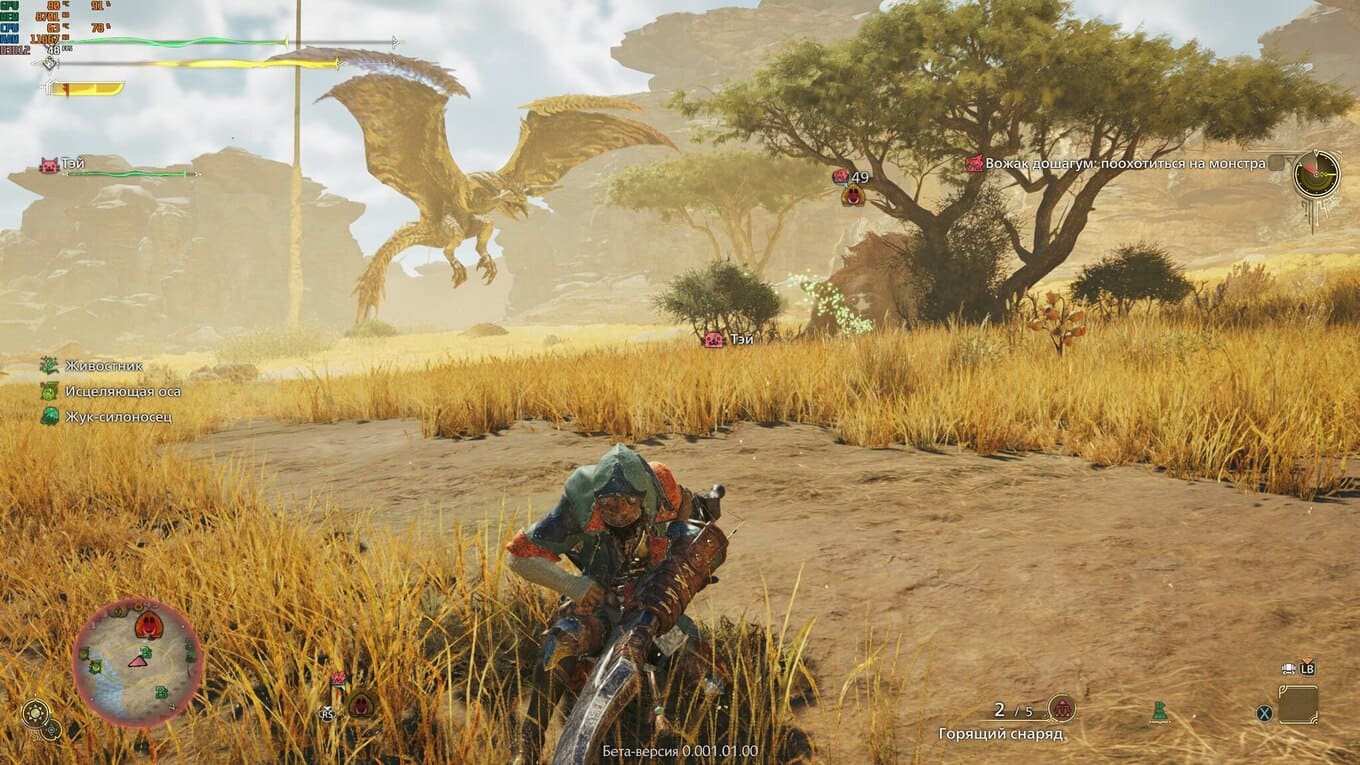Click the green item icon in bottom bar

(x=1160, y=711)
